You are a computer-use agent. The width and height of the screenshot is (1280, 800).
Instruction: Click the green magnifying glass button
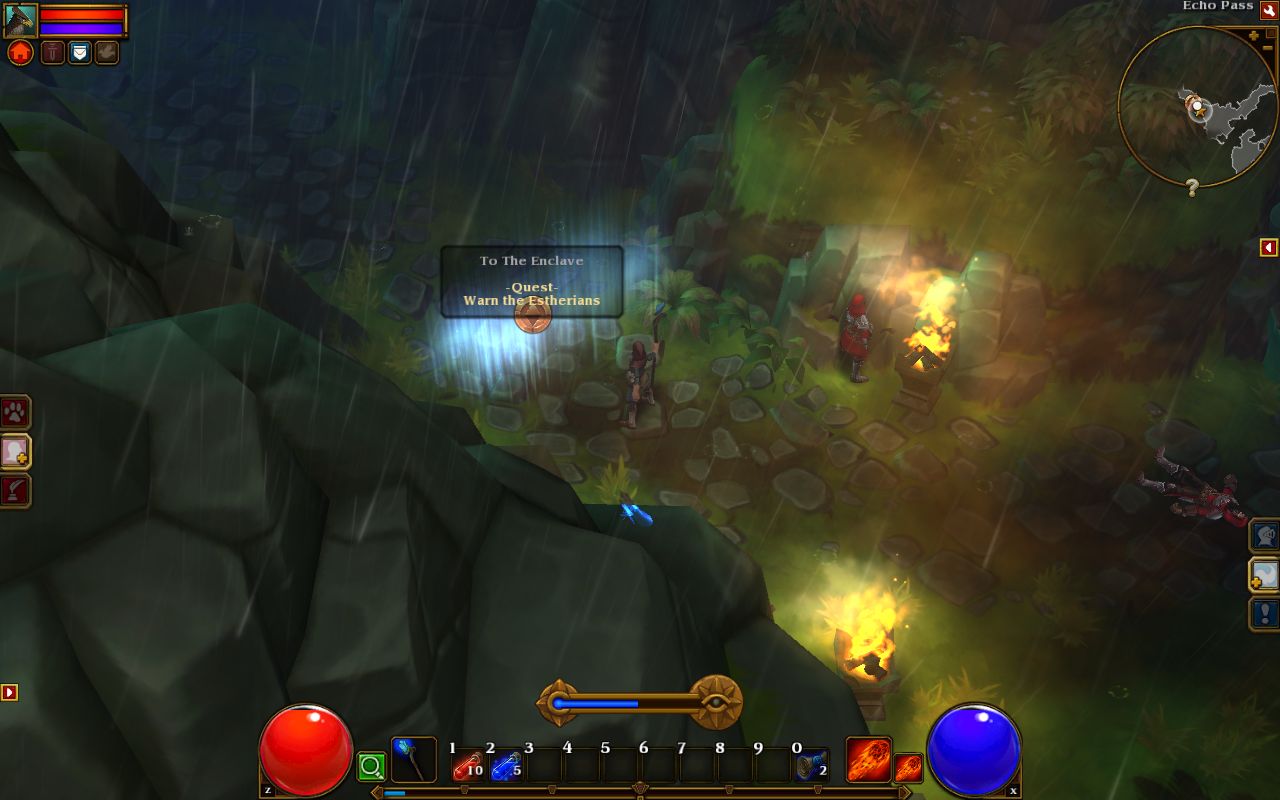tap(371, 767)
